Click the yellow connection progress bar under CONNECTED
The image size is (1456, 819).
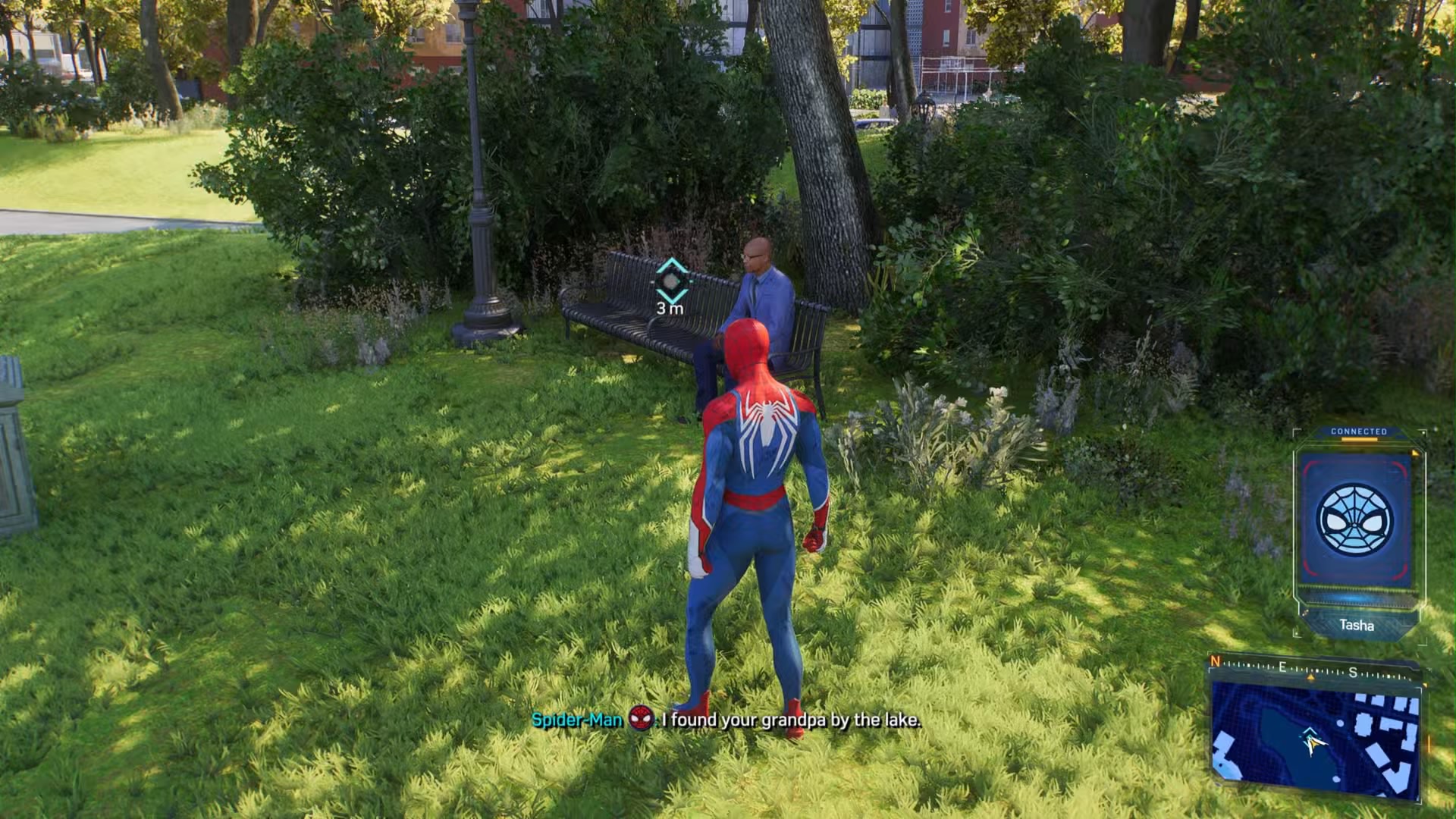pyautogui.click(x=1360, y=439)
